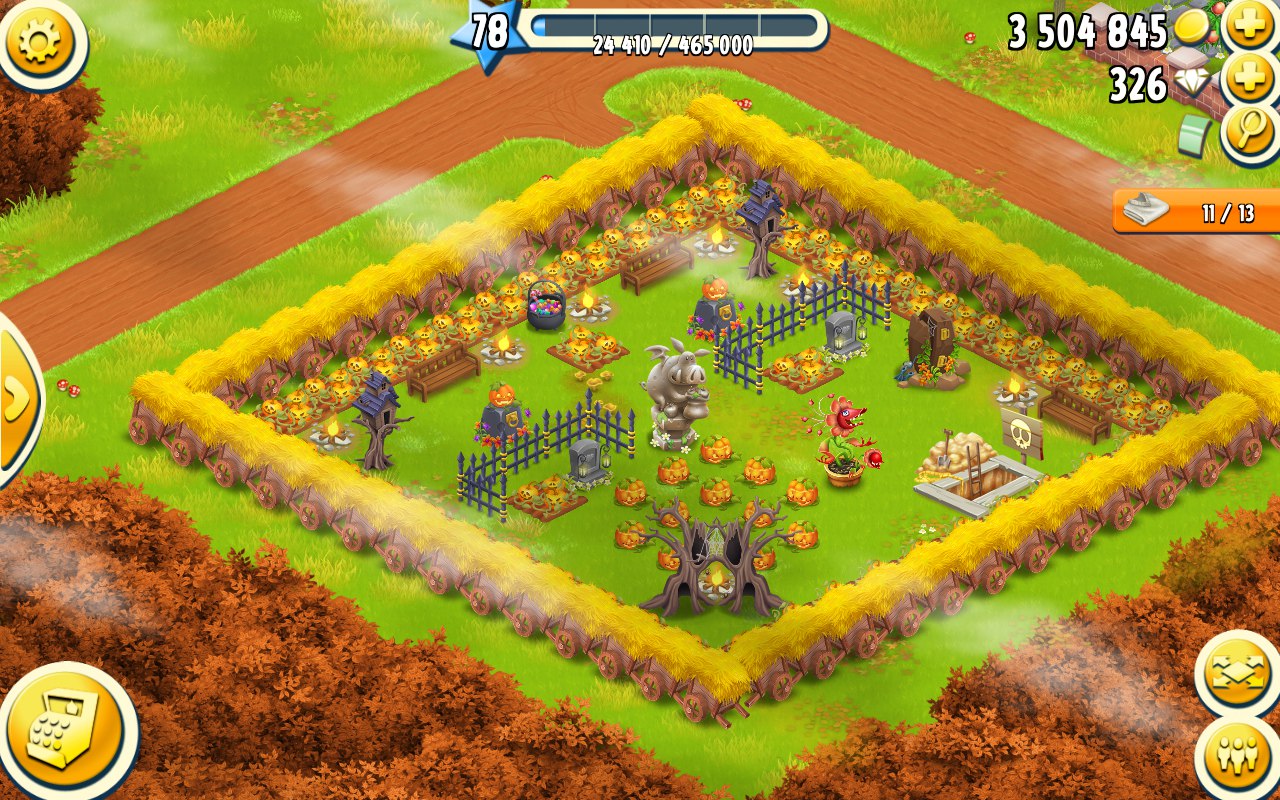Buy diamonds using the plus button
Image resolution: width=1280 pixels, height=800 pixels.
(x=1249, y=80)
